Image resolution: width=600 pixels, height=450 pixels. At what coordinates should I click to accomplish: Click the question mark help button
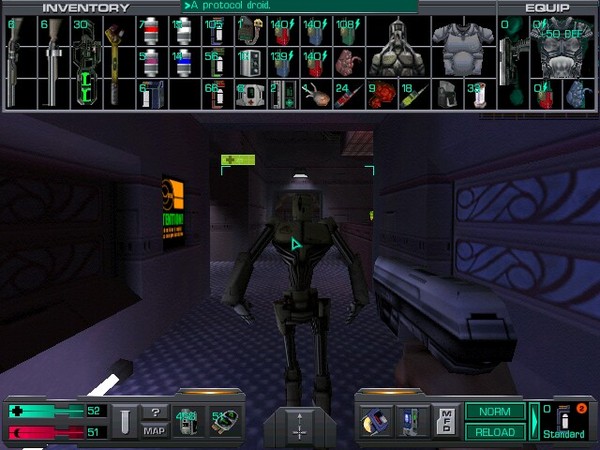click(155, 412)
